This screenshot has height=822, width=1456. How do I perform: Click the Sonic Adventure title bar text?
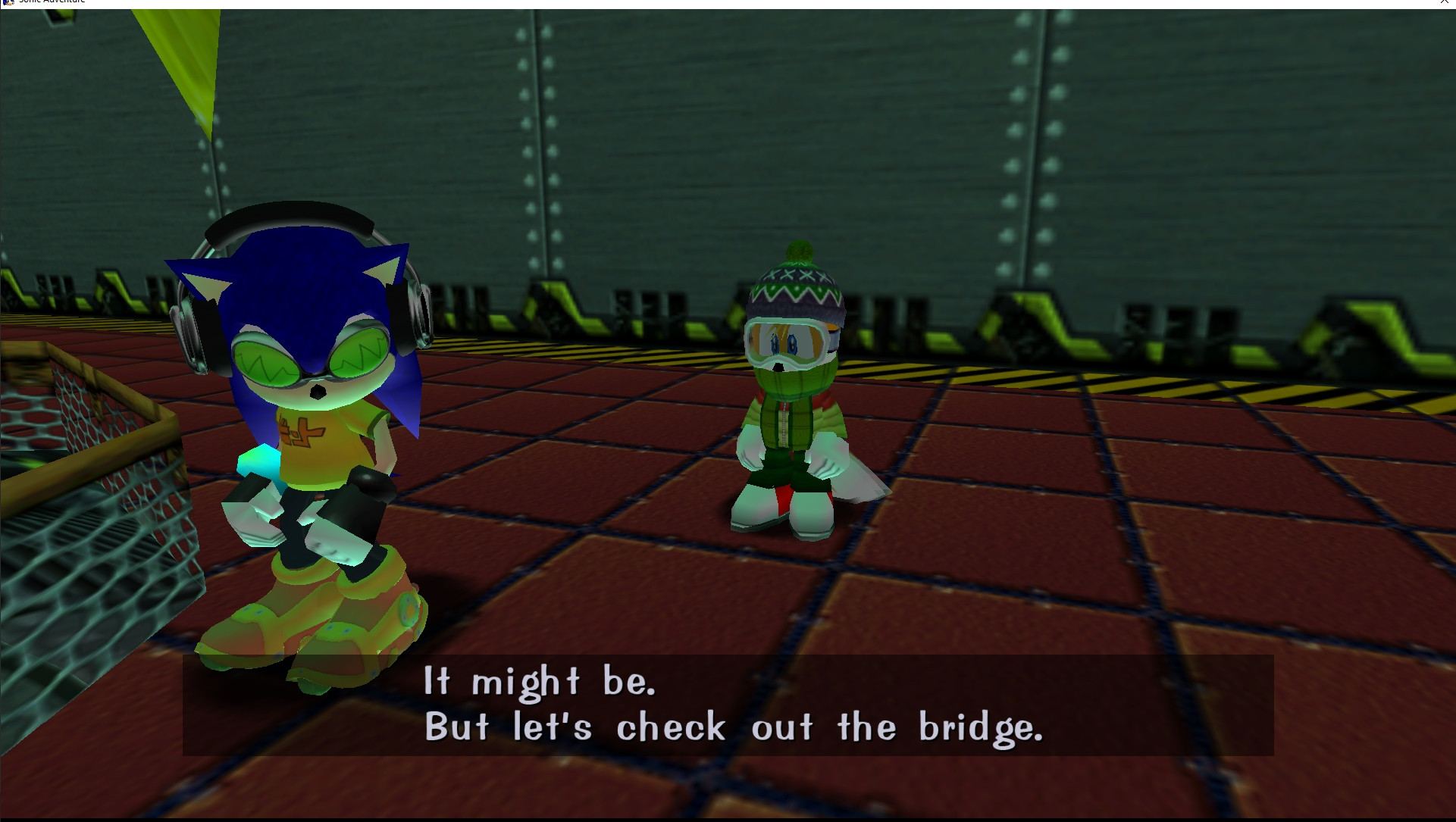pos(53,2)
